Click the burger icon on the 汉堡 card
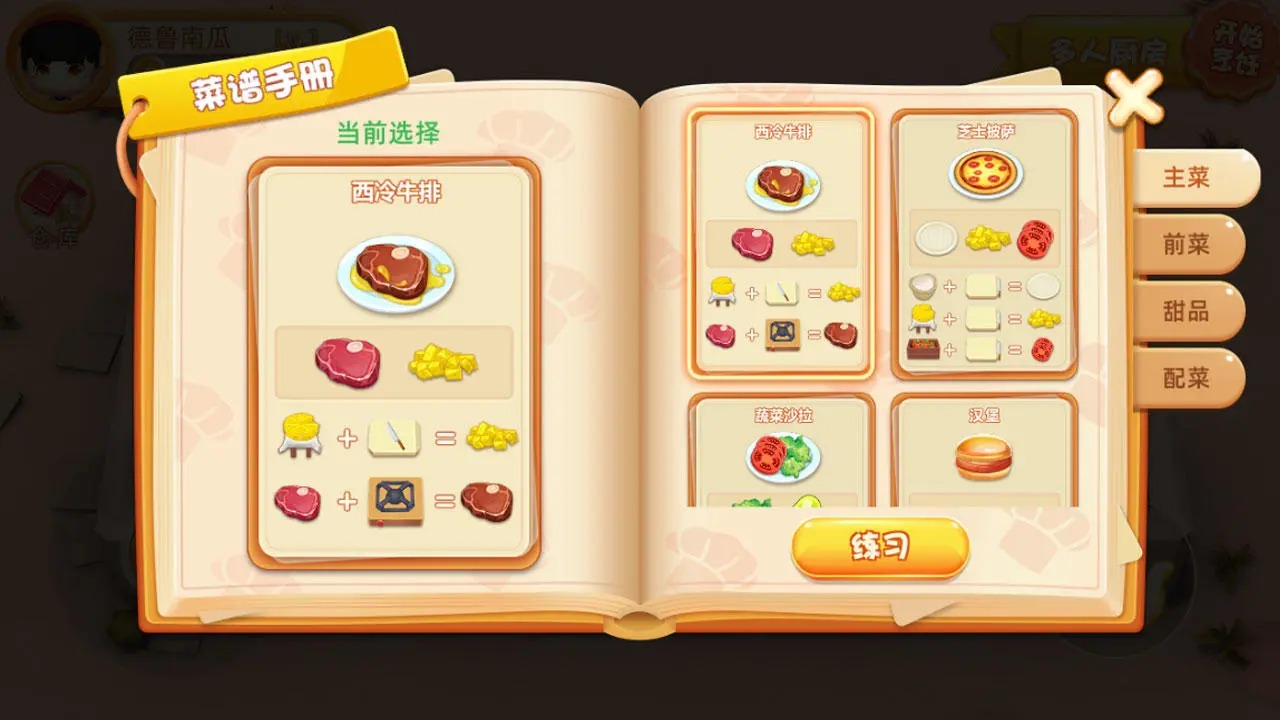Screen dimensions: 1280x720 point(984,458)
